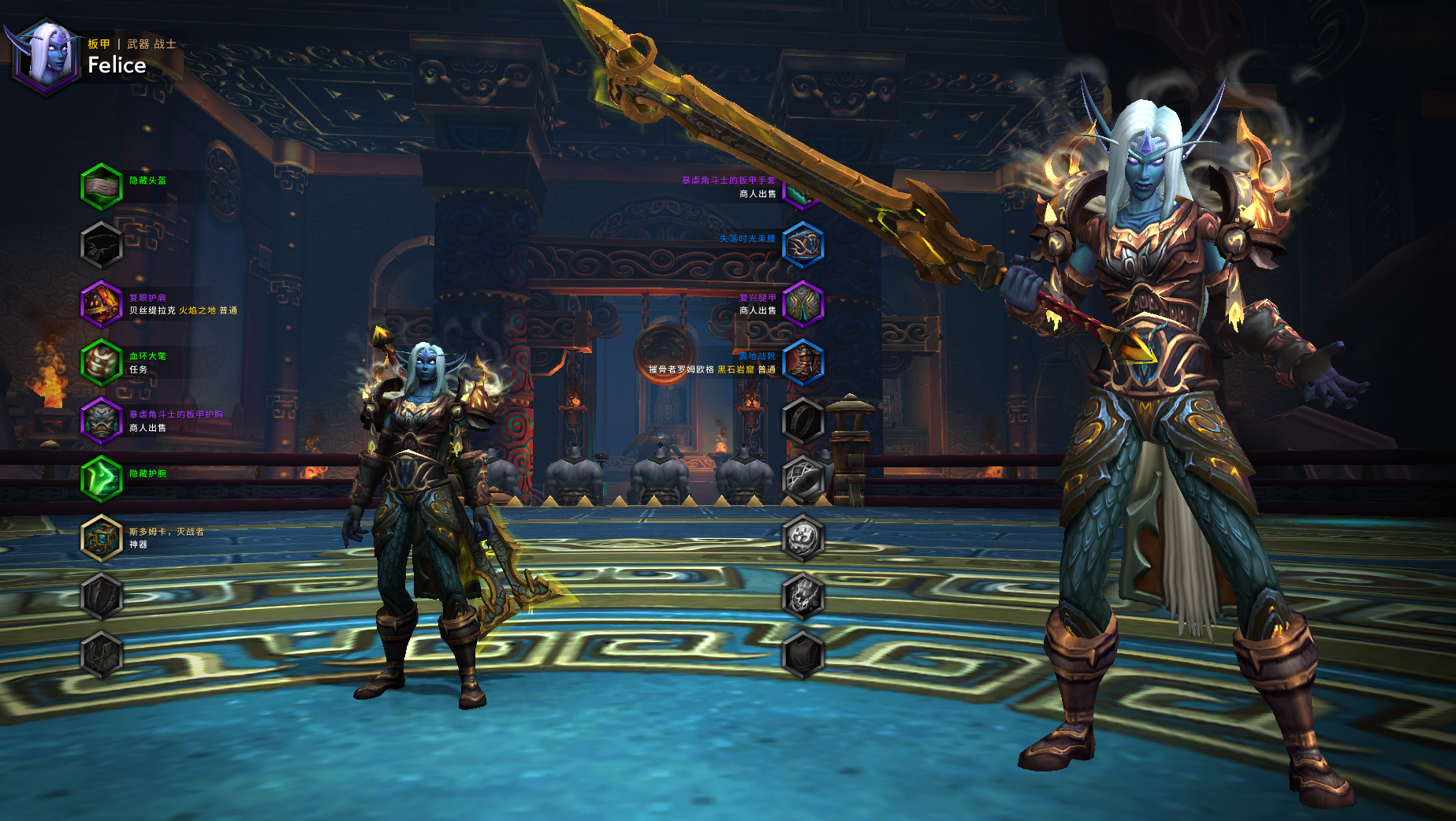Open Felice's character portrait
The width and height of the screenshot is (1456, 821).
point(46,55)
